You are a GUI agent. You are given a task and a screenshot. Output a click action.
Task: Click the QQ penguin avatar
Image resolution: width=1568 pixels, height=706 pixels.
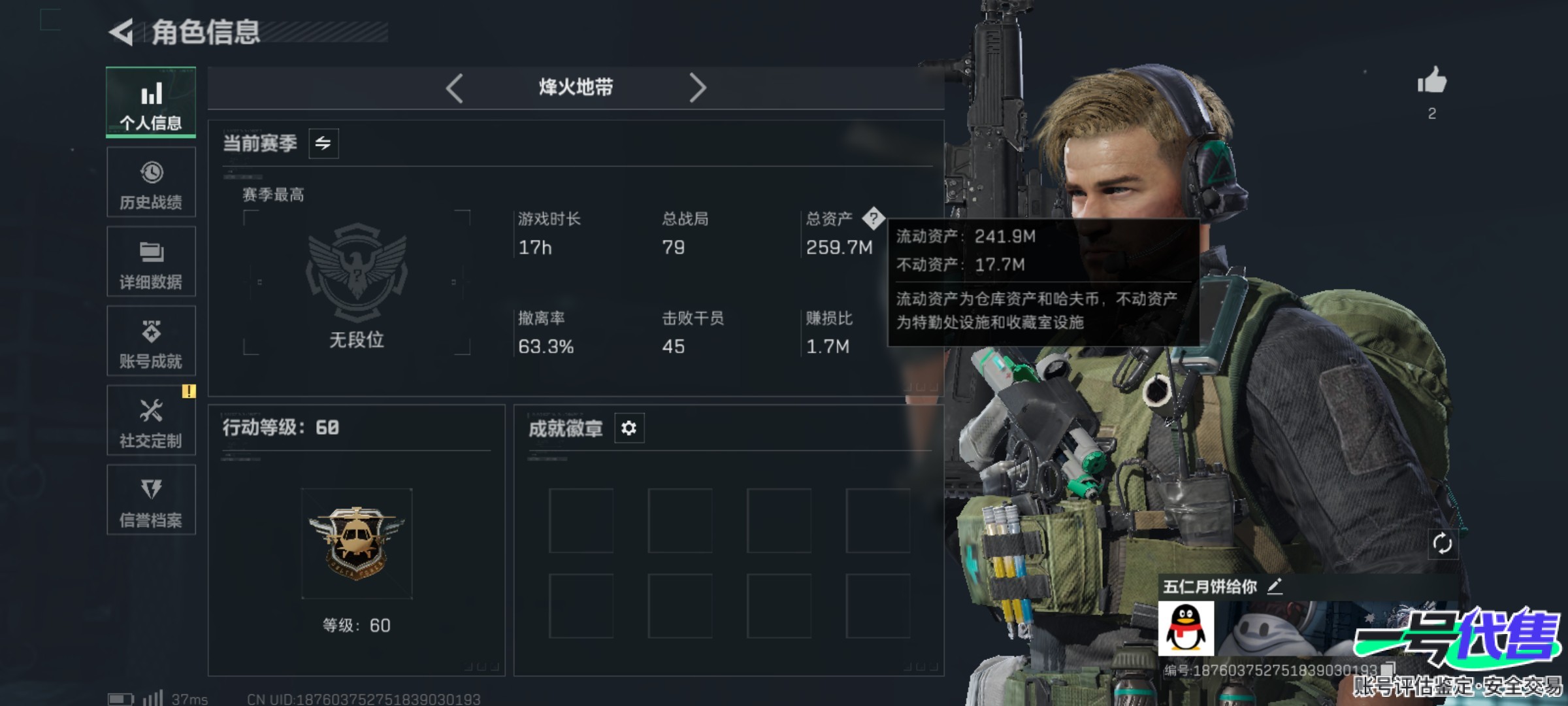click(x=1186, y=629)
